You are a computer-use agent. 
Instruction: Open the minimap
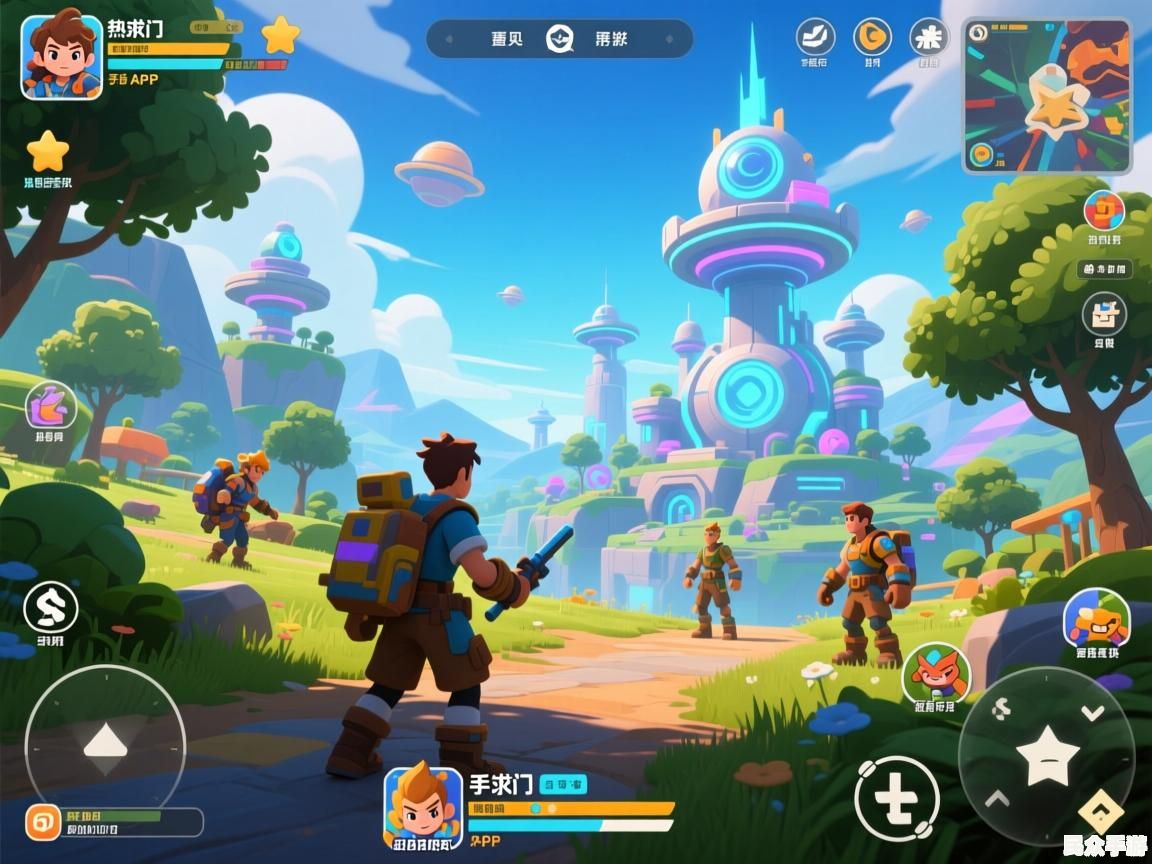1046,96
